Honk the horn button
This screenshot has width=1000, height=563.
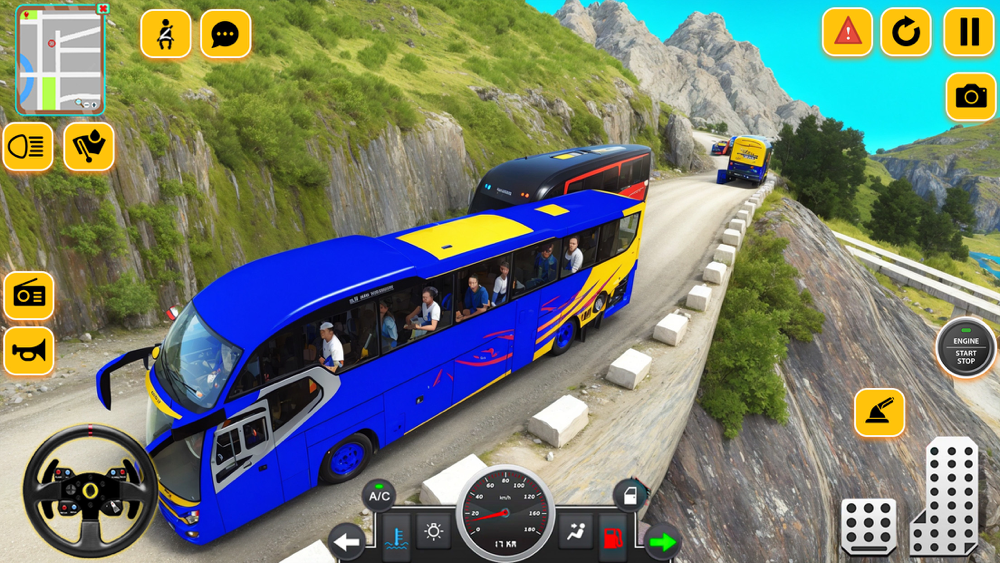(x=29, y=351)
